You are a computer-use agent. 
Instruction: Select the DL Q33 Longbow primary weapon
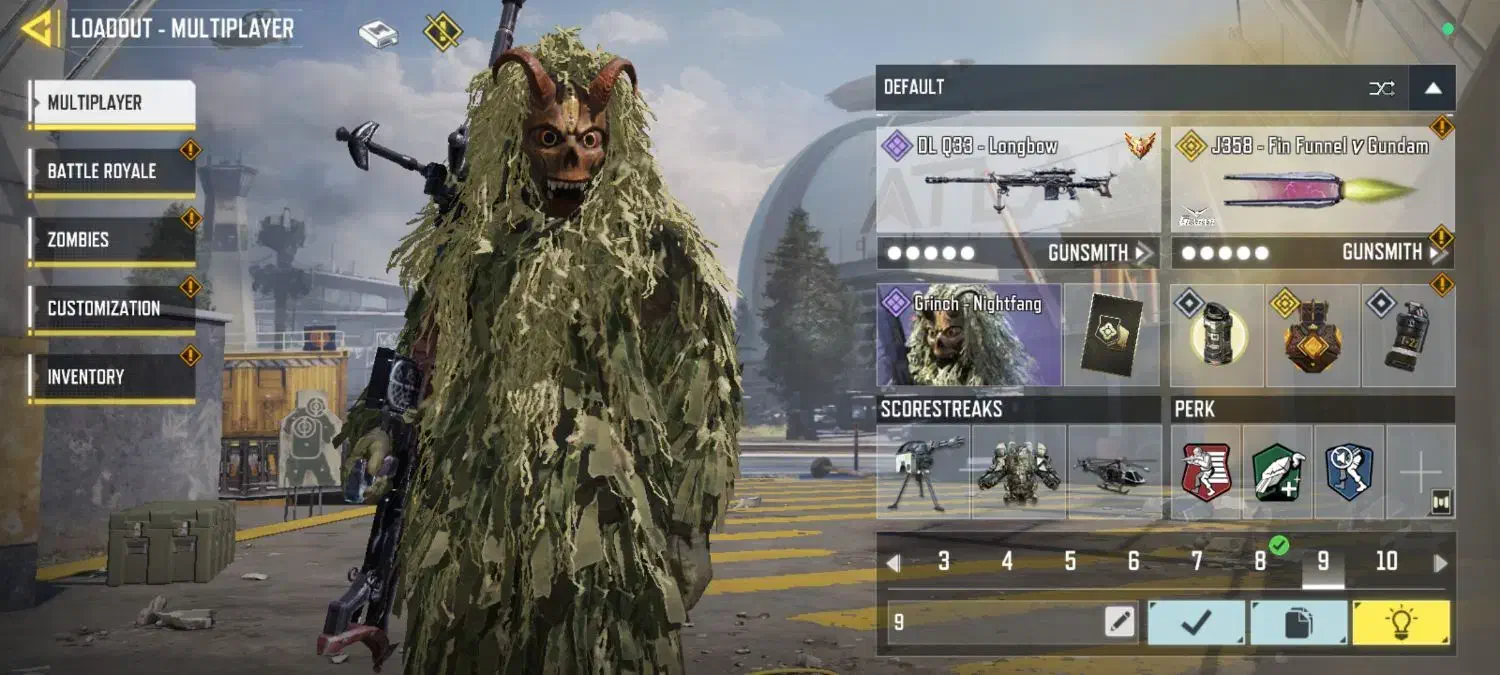[x=1018, y=180]
